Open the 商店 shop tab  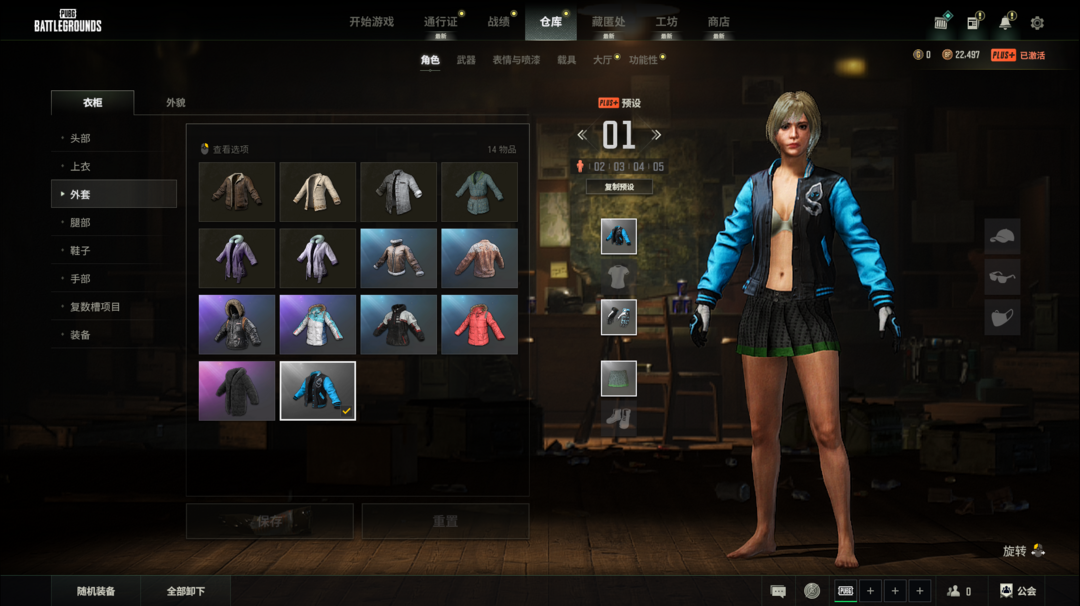point(718,22)
